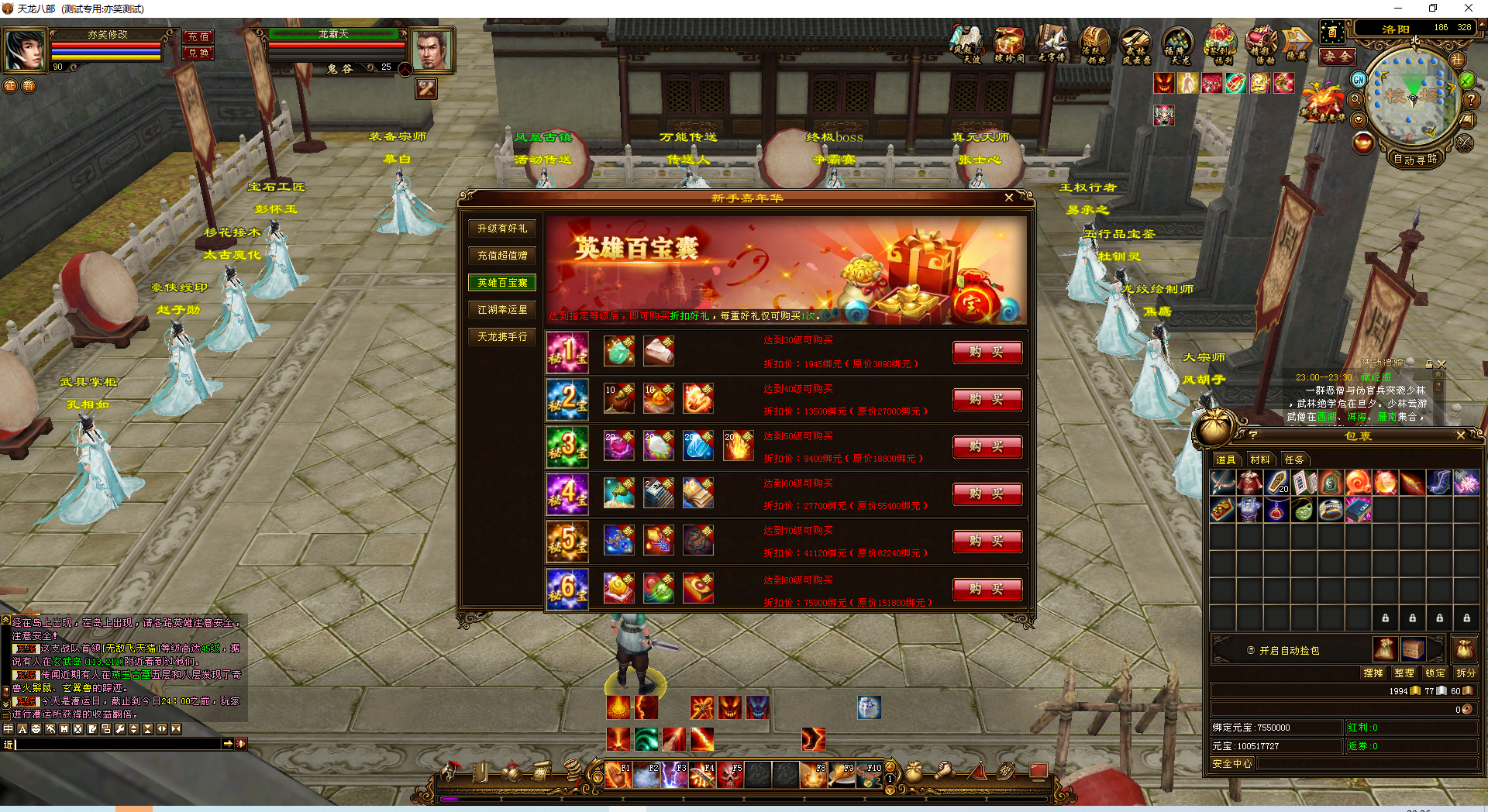Open the 任务 tab in the bag

click(1294, 459)
